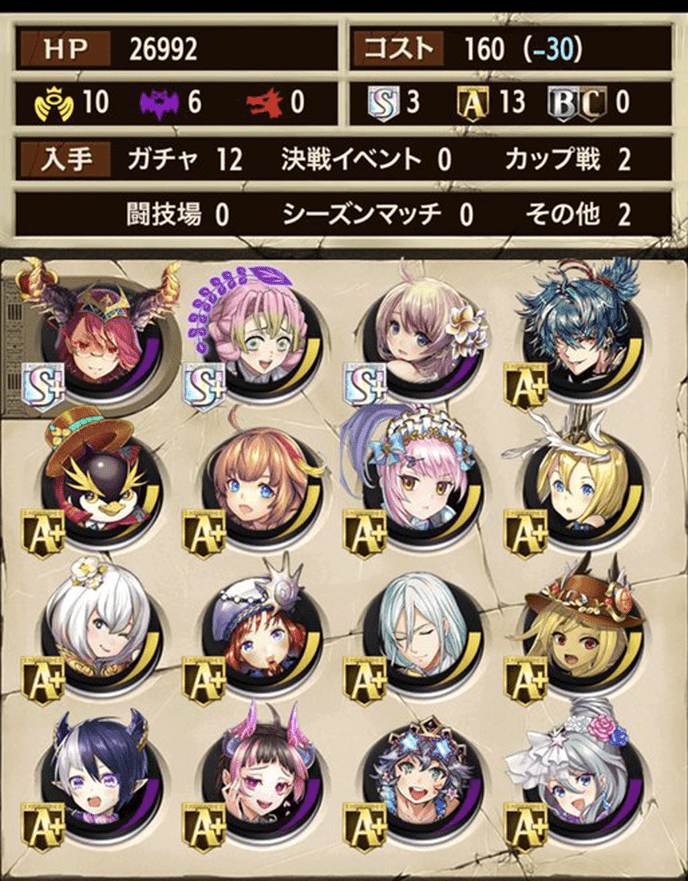Choose the penguin wearing a top hat
The width and height of the screenshot is (688, 881).
click(x=93, y=482)
